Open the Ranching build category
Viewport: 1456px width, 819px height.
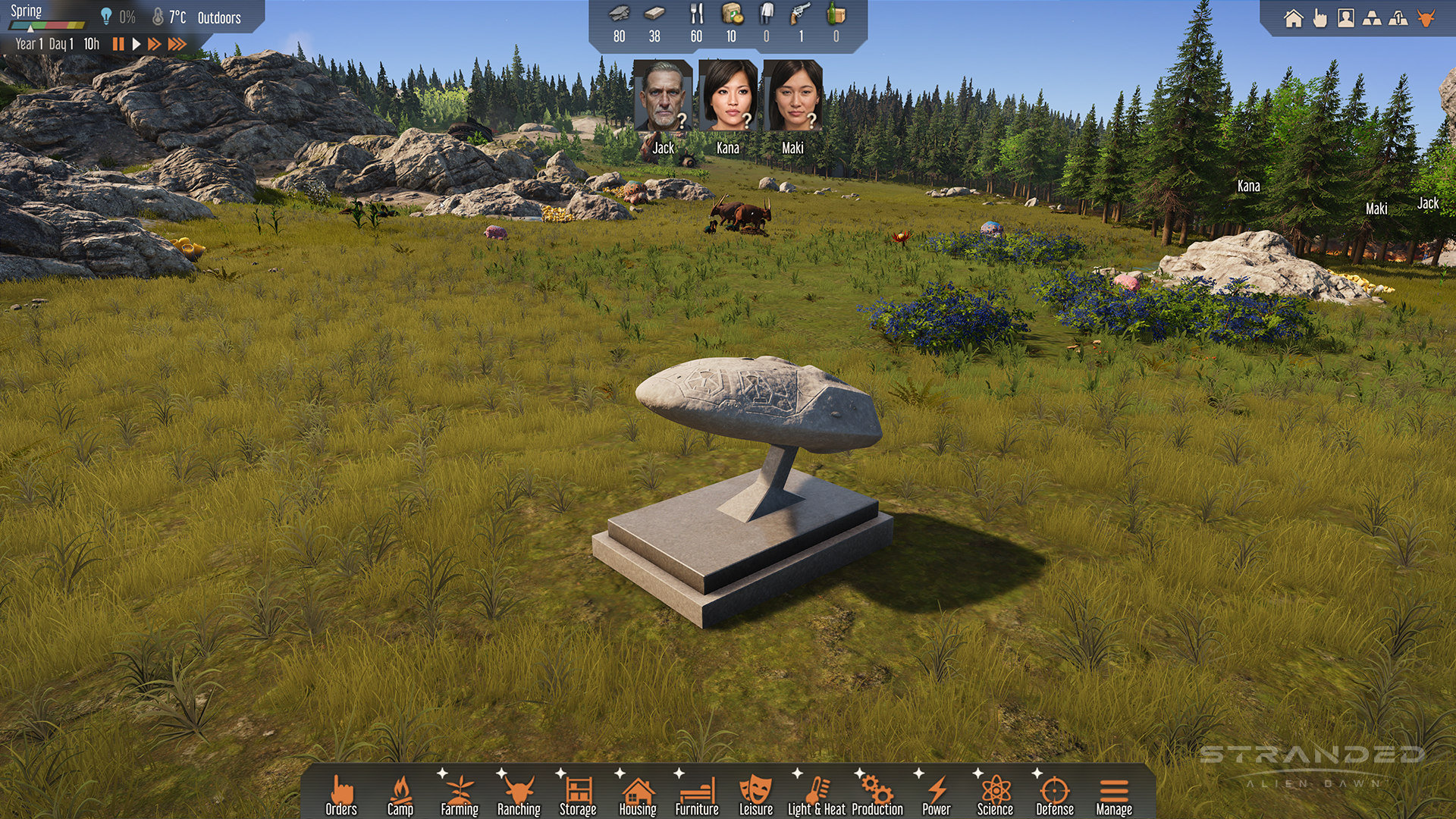pyautogui.click(x=519, y=795)
